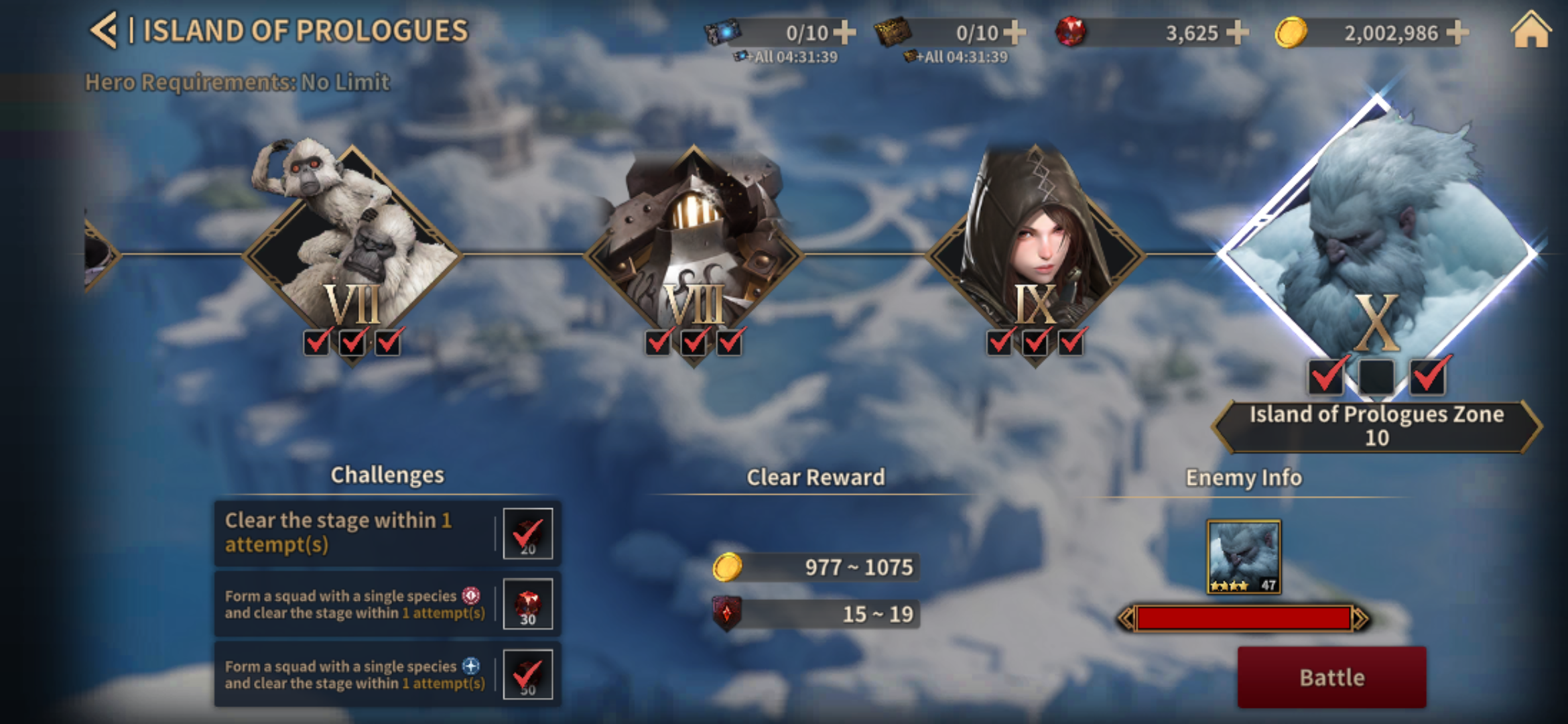The image size is (1568, 724).
Task: Select stage VIII with the armored knight
Action: coord(694,253)
